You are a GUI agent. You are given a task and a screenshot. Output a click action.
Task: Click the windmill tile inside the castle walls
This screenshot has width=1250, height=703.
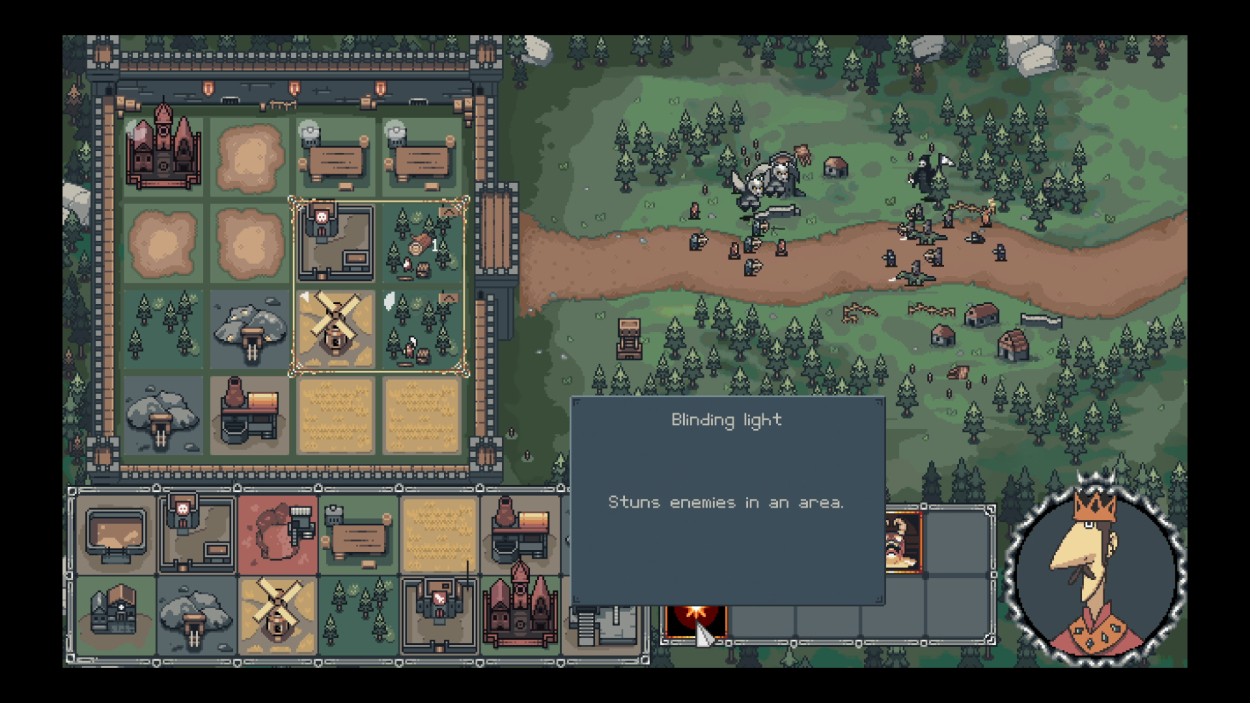point(336,328)
